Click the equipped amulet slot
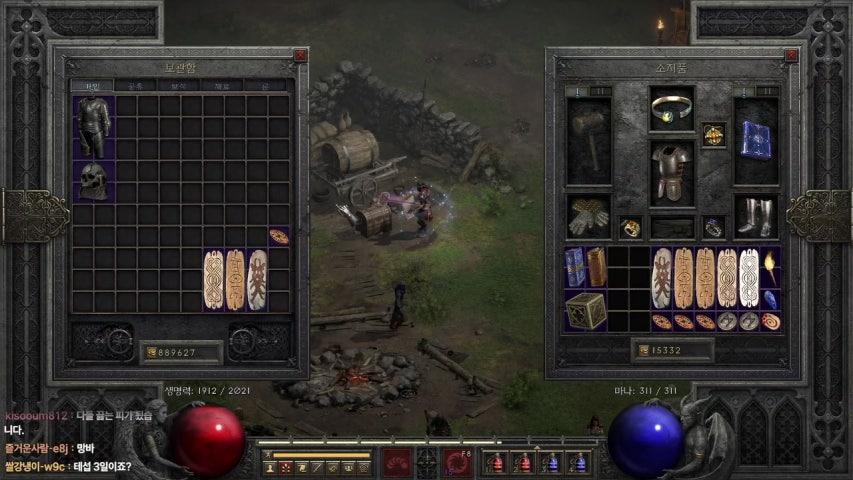The height and width of the screenshot is (480, 853). pyautogui.click(x=713, y=134)
